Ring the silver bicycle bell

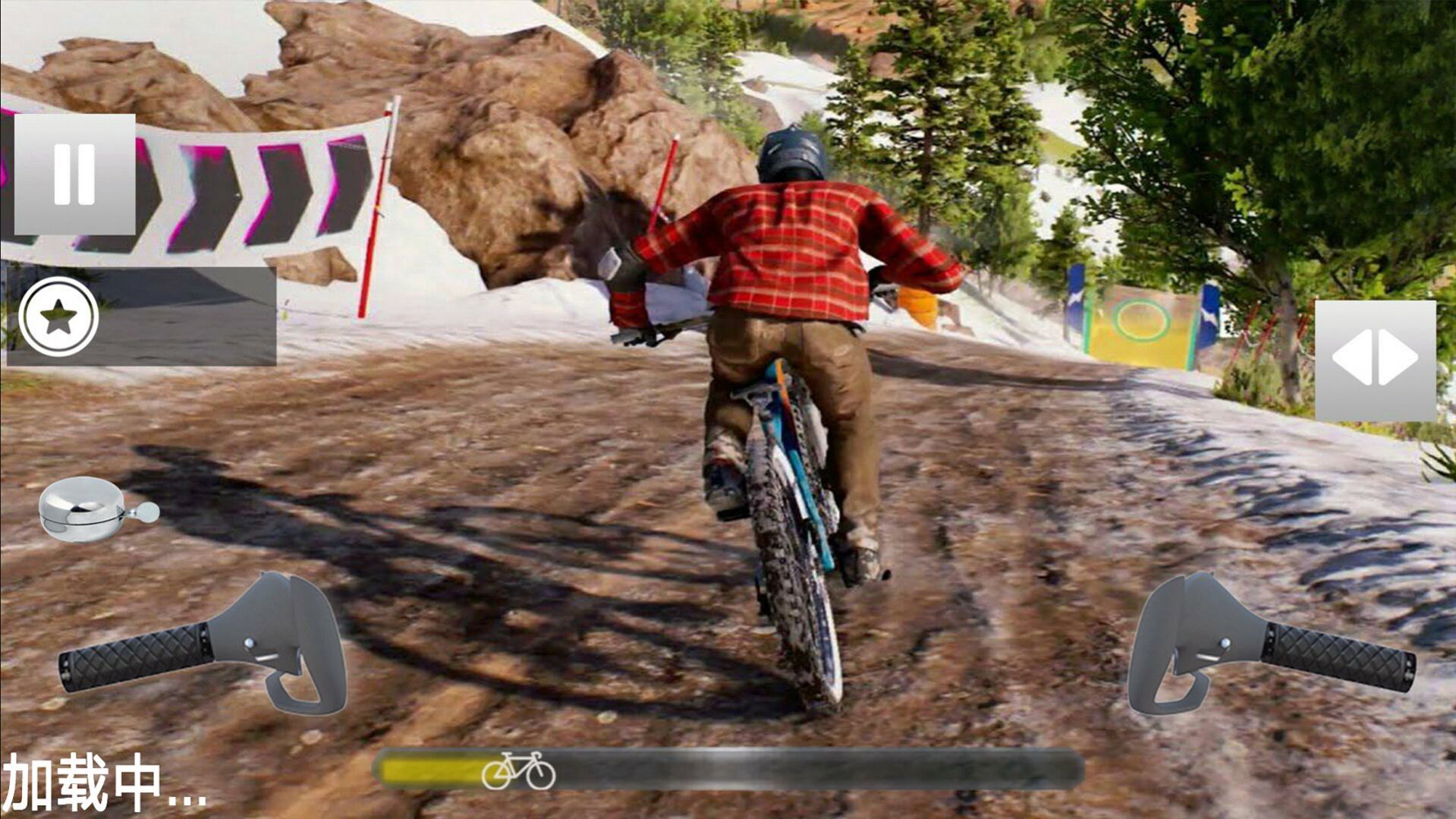pos(96,509)
